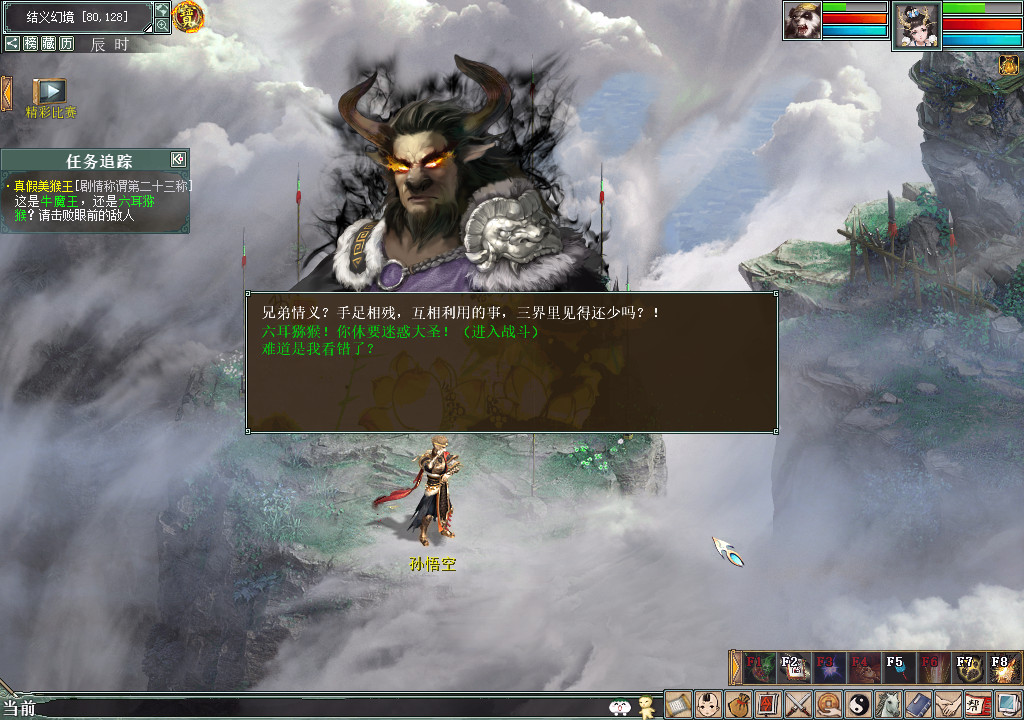Open the golden 寶 treasure icon
1024x720 pixels.
pyautogui.click(x=188, y=16)
